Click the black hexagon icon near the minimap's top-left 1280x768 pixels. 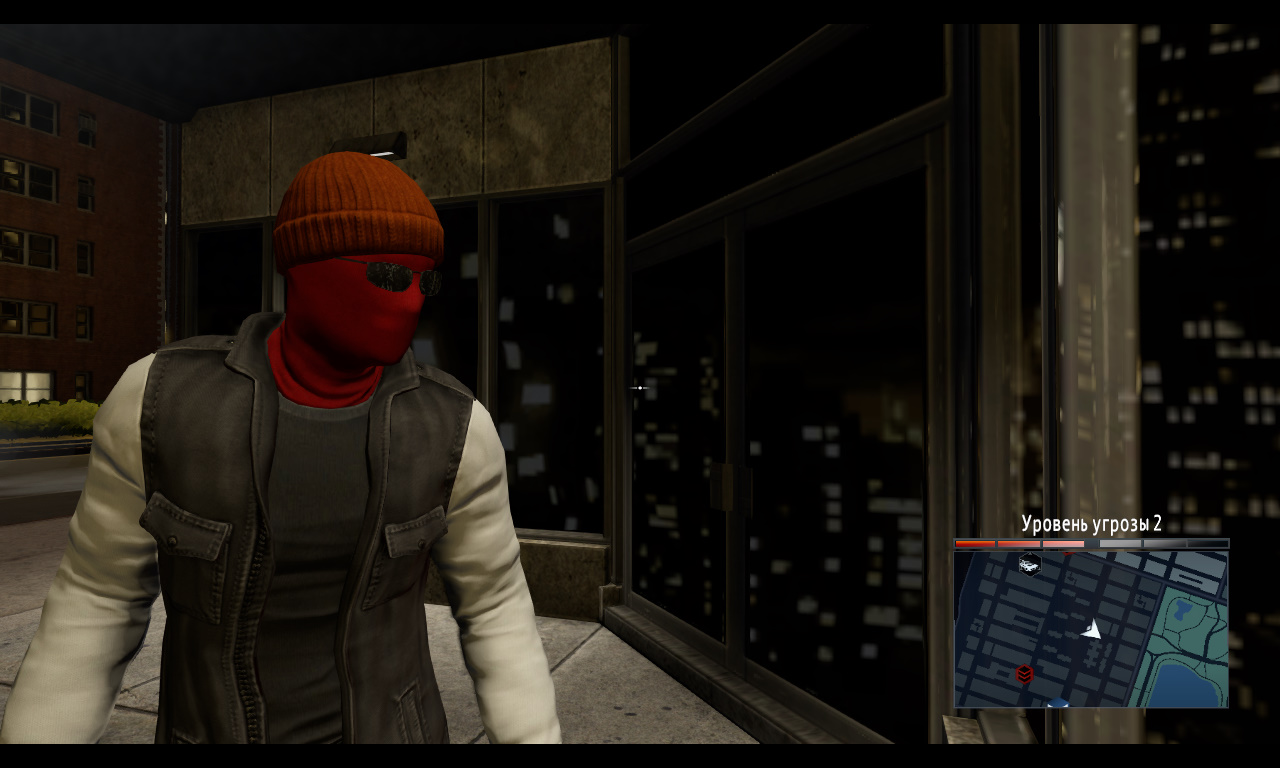[1030, 565]
